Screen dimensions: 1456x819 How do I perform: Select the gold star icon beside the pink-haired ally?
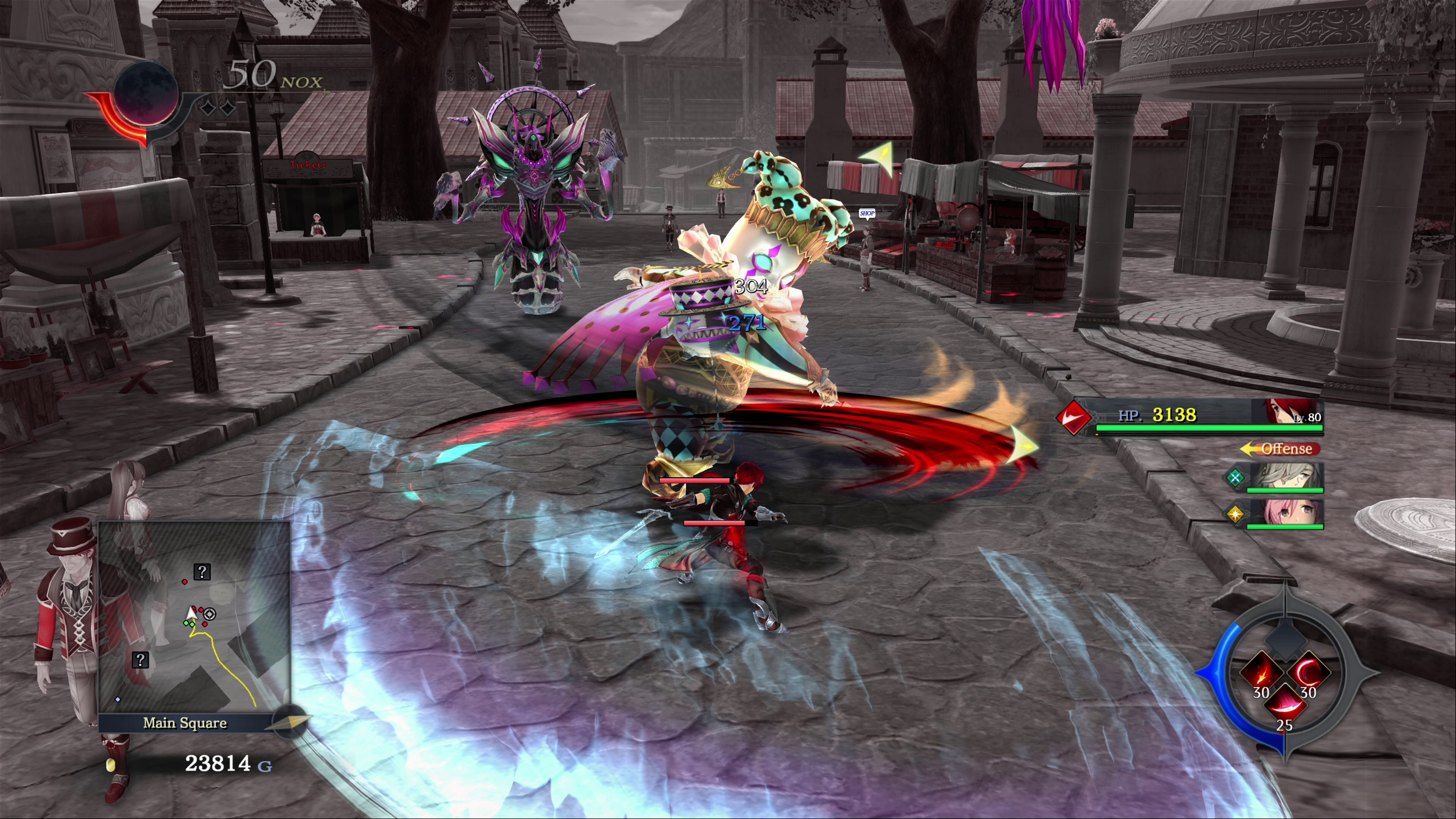(x=1235, y=515)
